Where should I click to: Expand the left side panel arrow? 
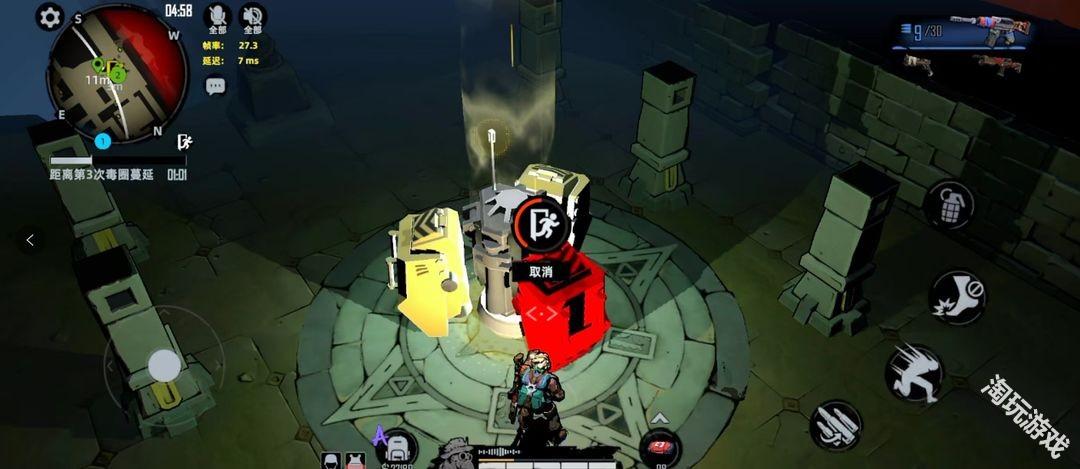coord(30,240)
